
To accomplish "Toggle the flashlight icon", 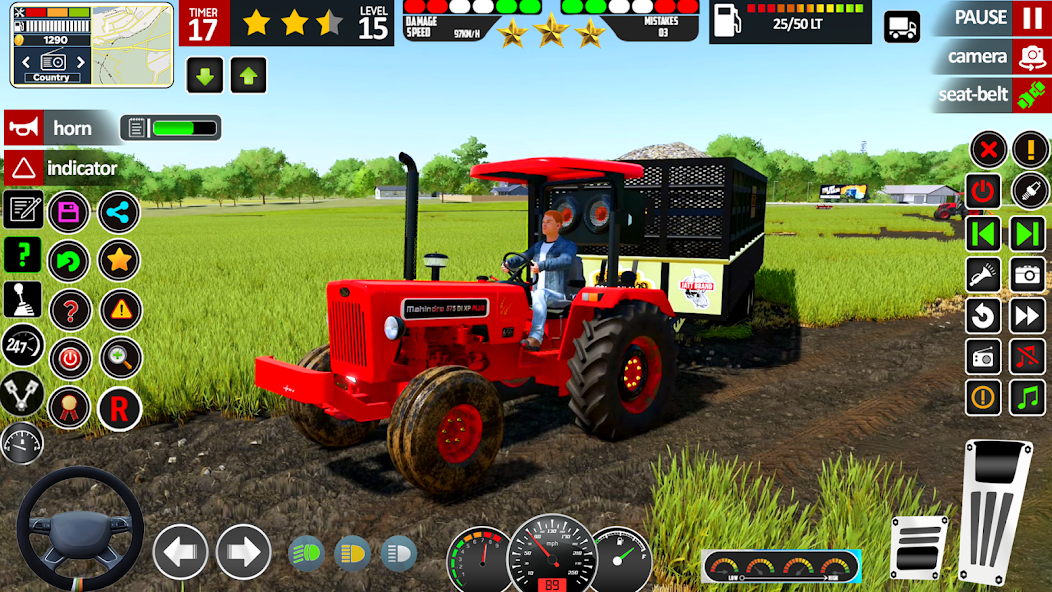I will pos(983,274).
